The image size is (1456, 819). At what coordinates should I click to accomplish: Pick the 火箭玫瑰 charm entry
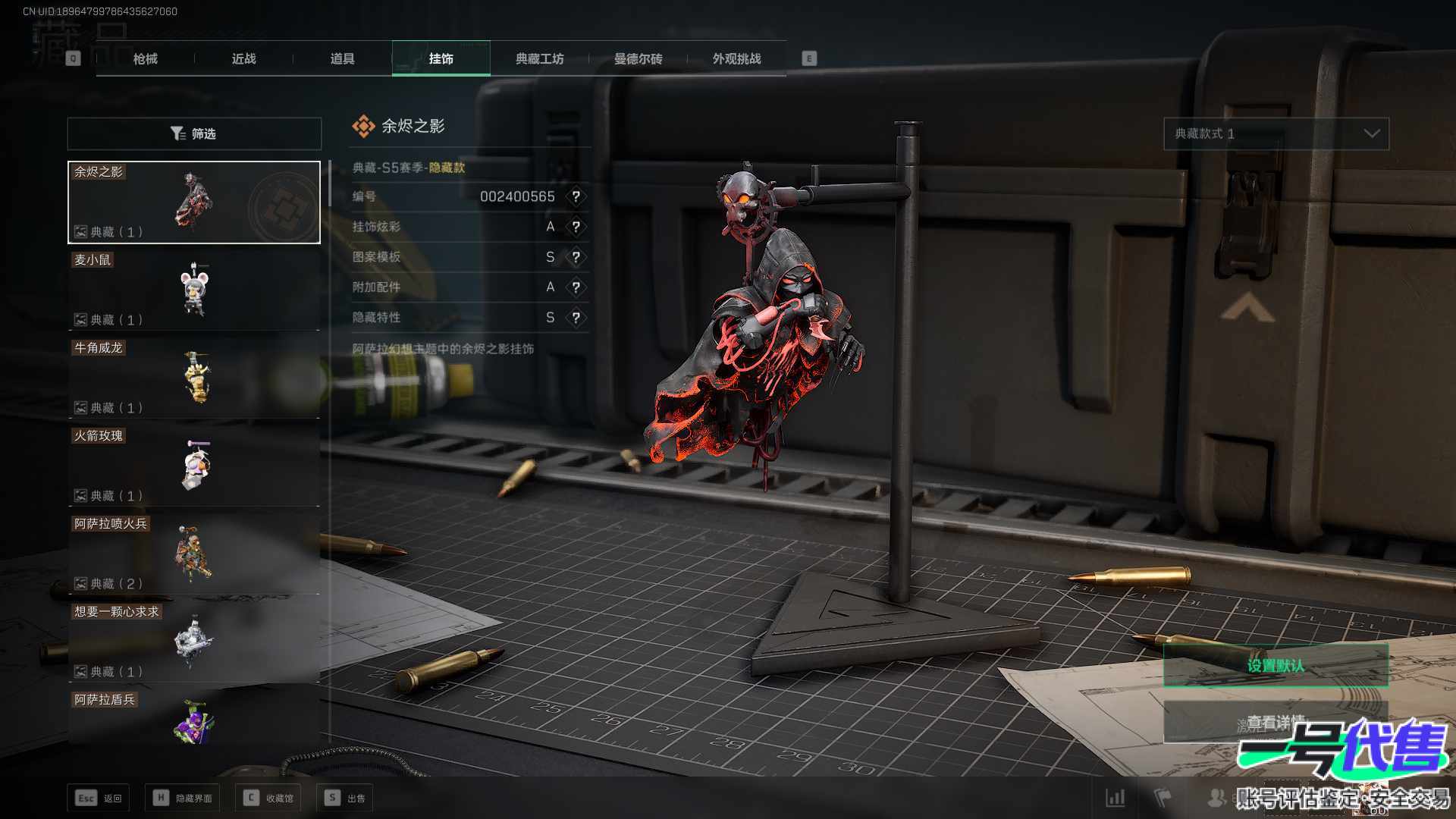pos(194,466)
